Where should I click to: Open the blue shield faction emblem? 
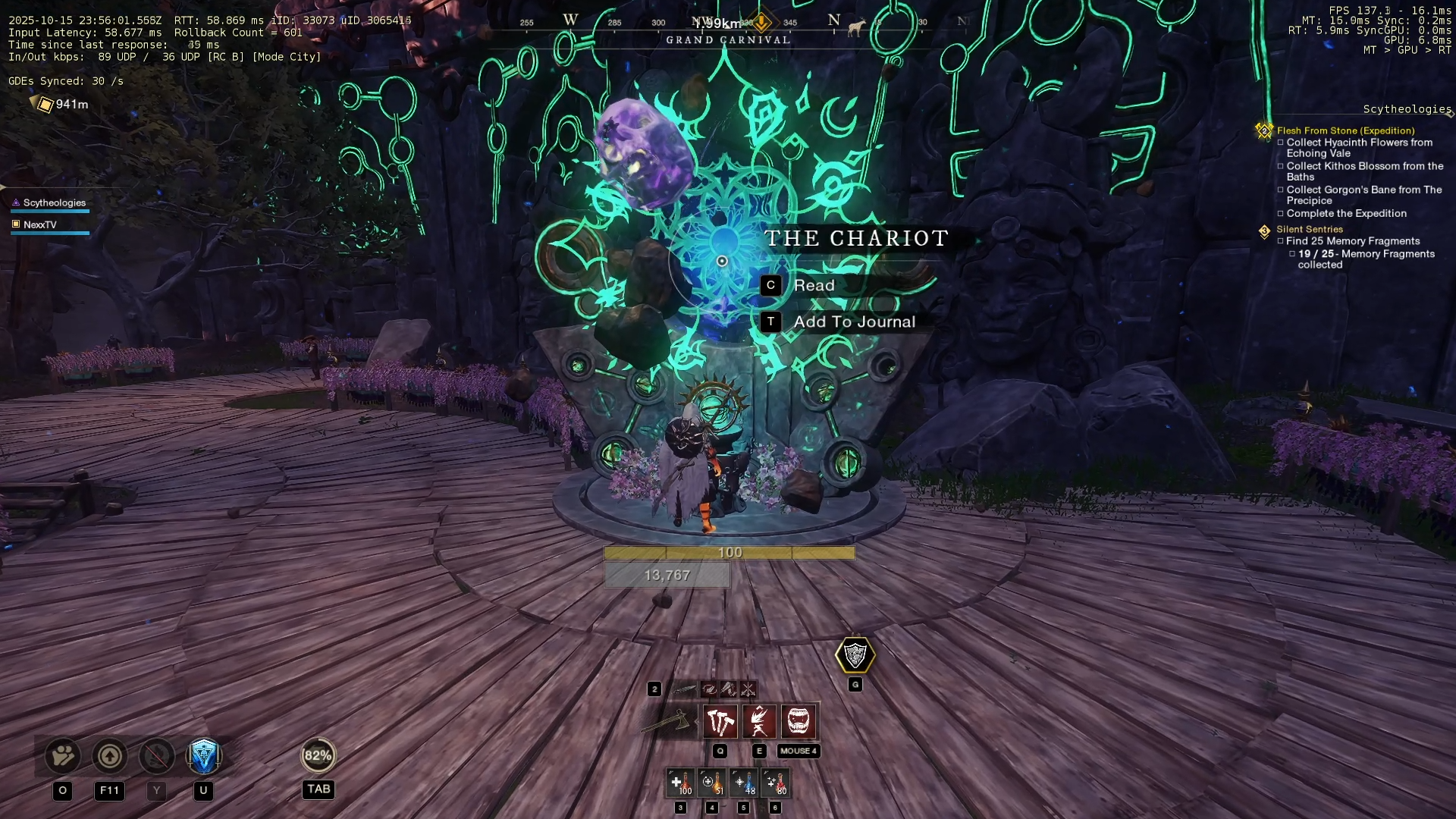click(203, 756)
